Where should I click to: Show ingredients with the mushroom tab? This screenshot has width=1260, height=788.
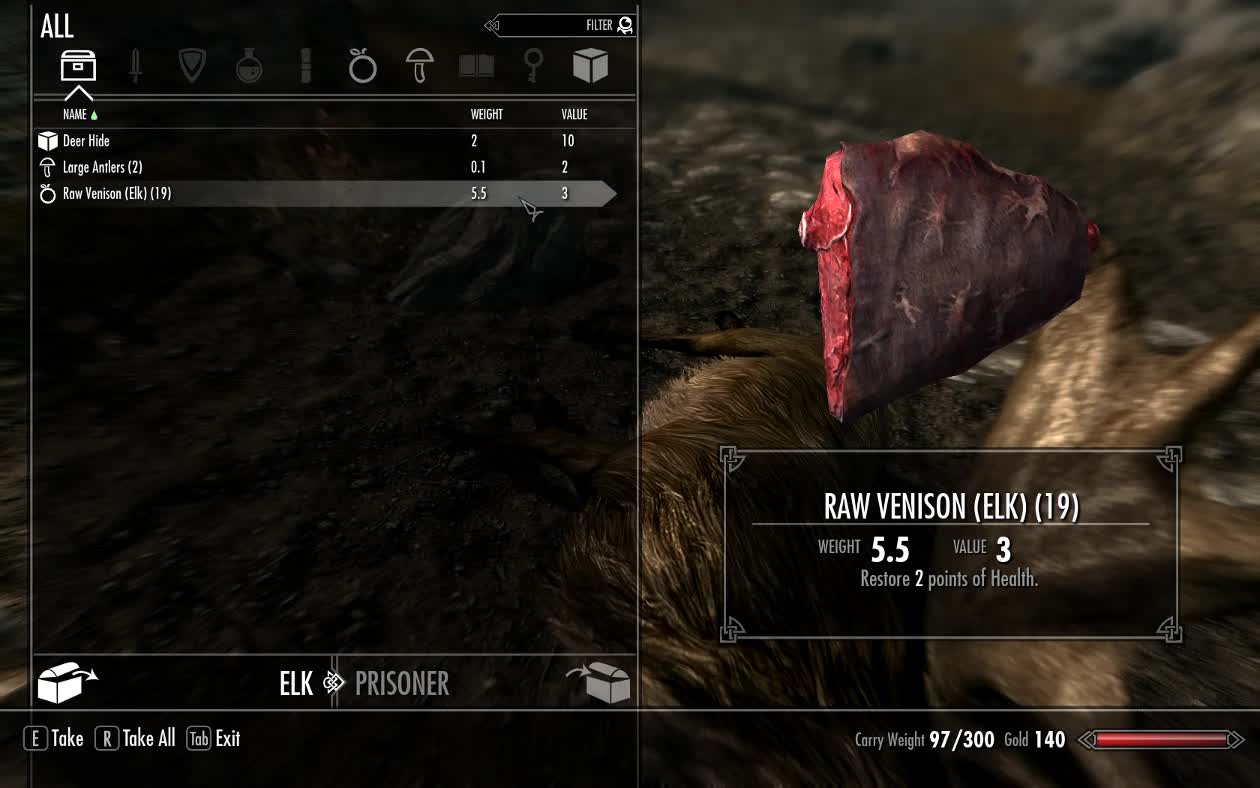(420, 66)
